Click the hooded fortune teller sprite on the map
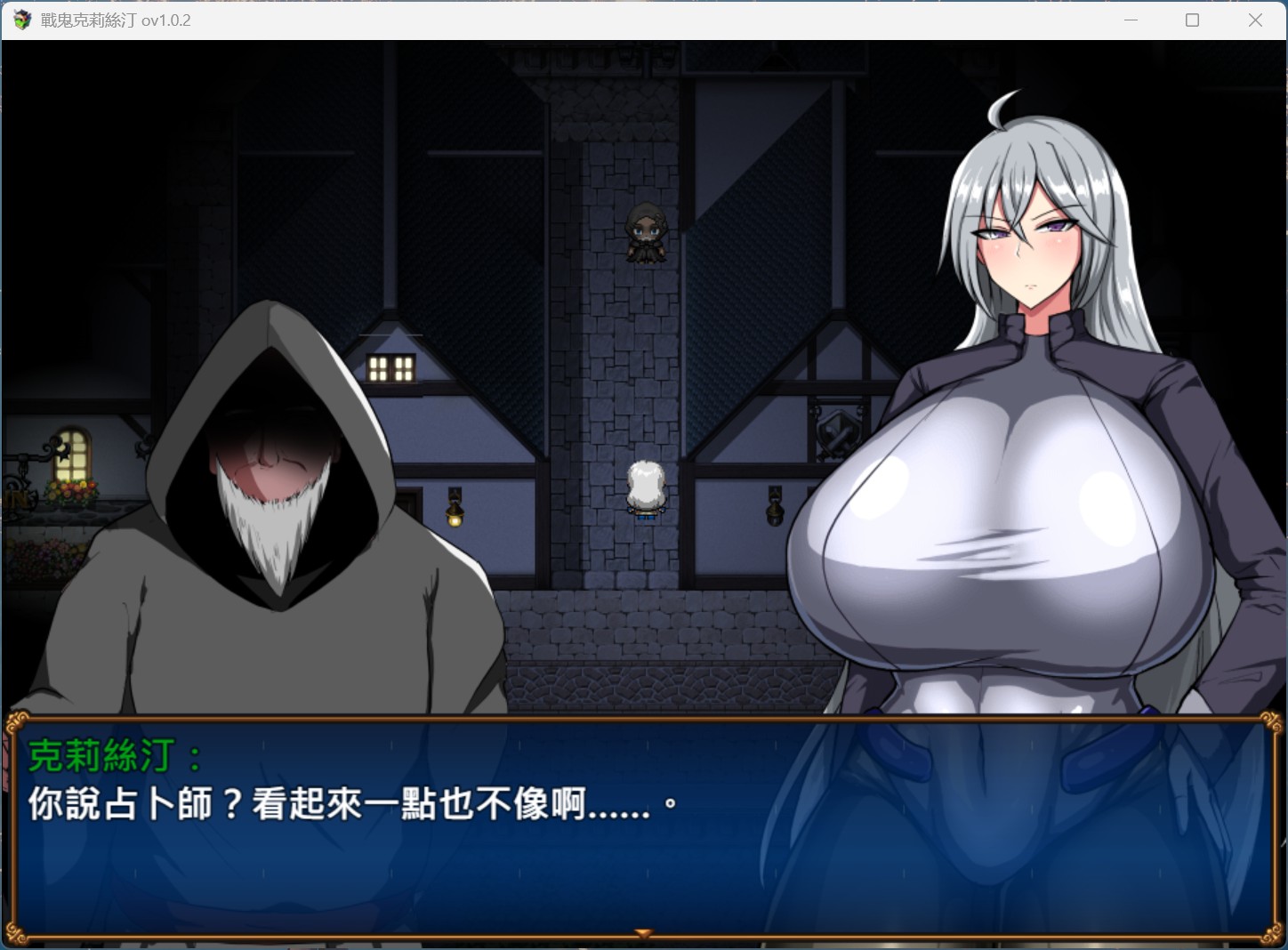1288x950 pixels. (x=646, y=233)
